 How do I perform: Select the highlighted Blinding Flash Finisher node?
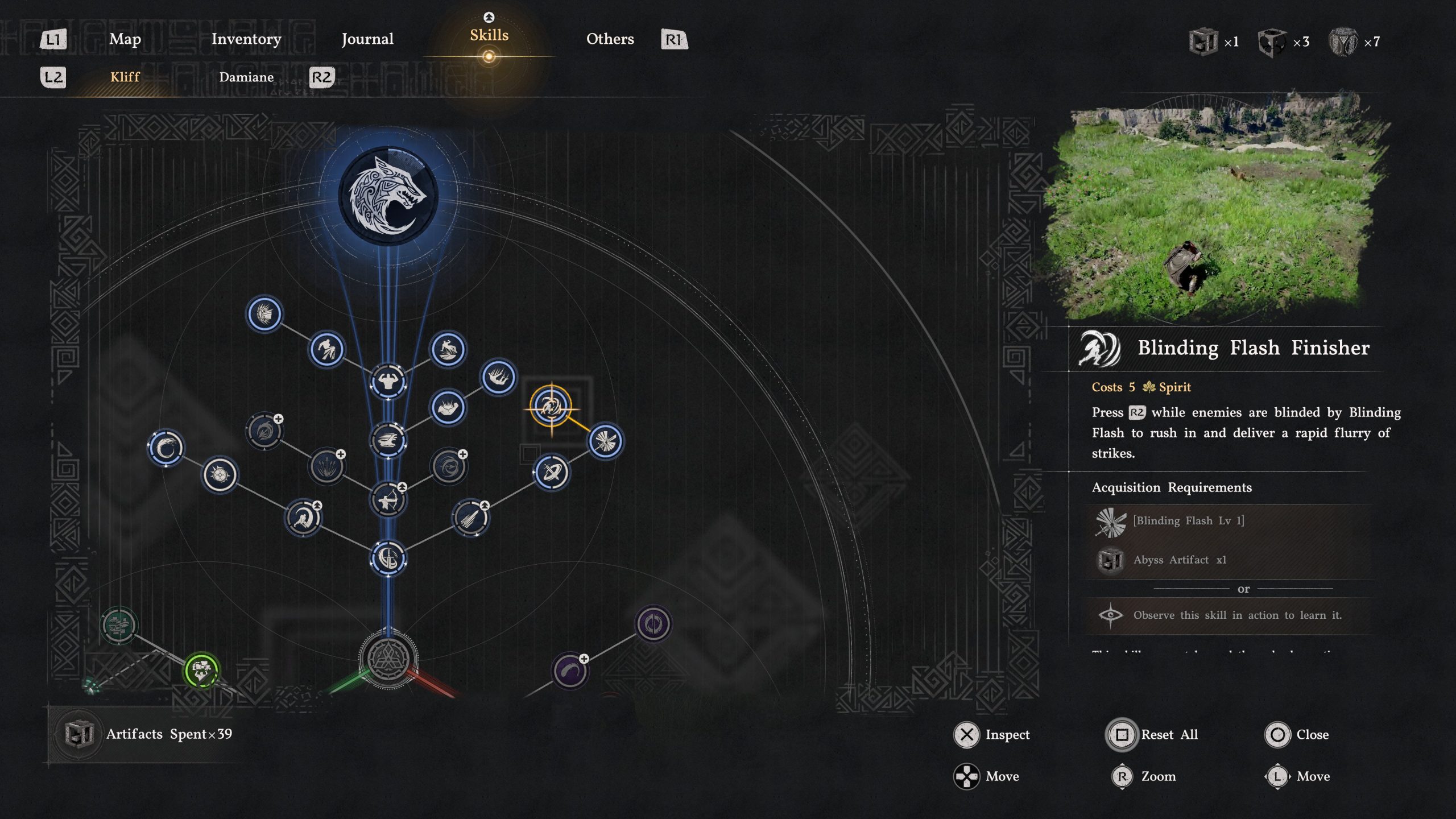pyautogui.click(x=551, y=406)
